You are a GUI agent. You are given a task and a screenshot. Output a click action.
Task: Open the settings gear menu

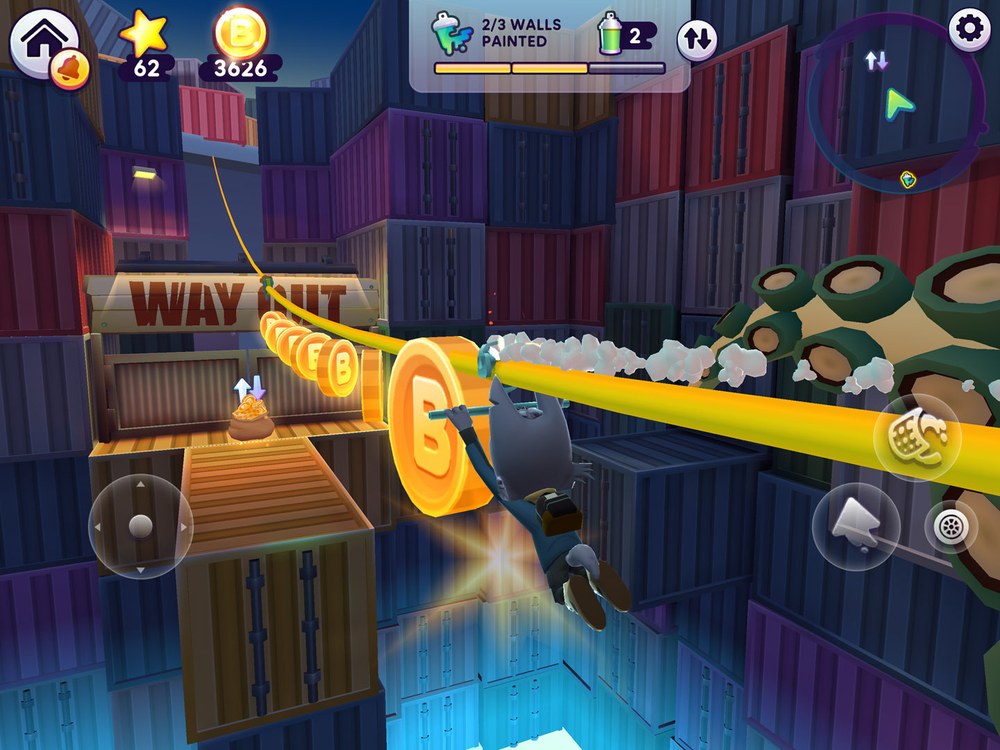968,28
